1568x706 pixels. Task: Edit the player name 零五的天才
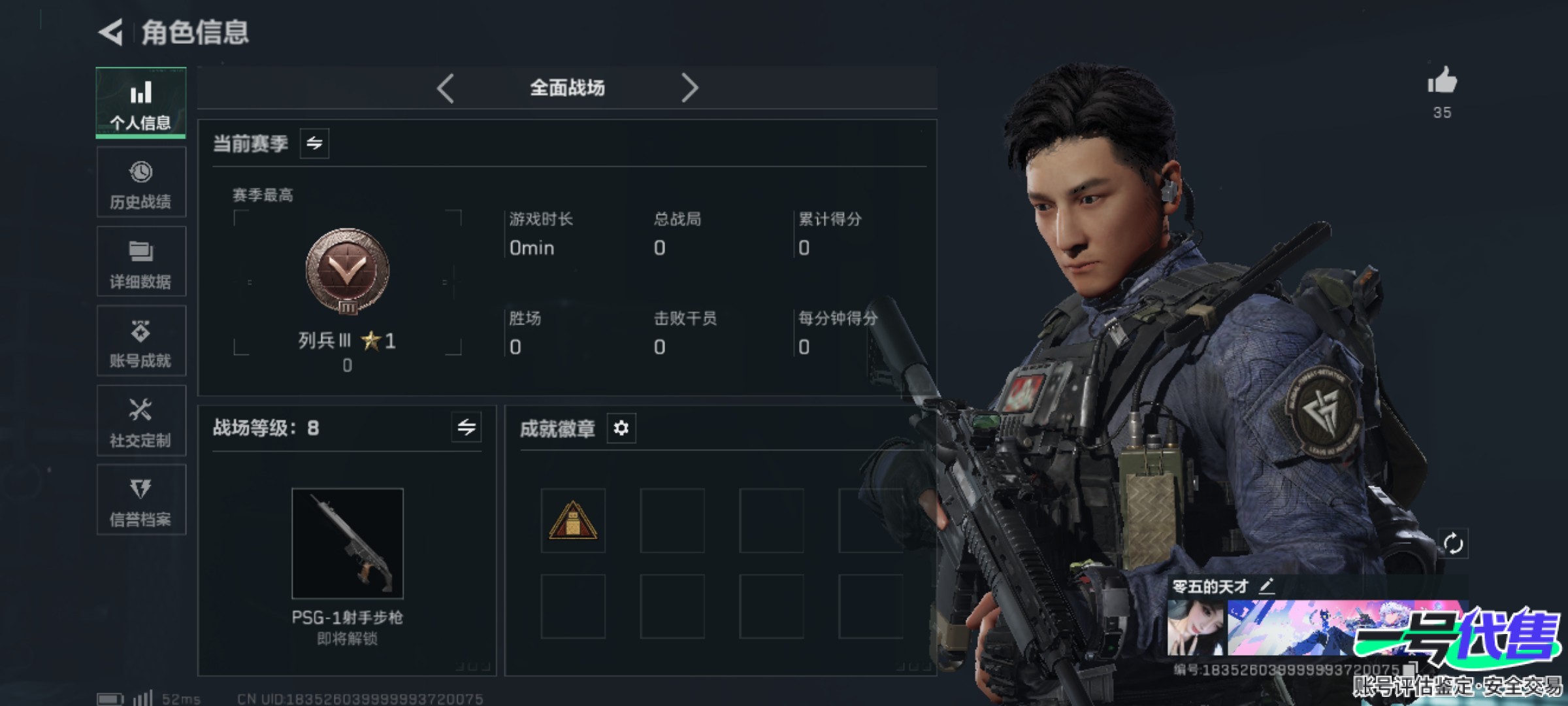[x=1267, y=585]
